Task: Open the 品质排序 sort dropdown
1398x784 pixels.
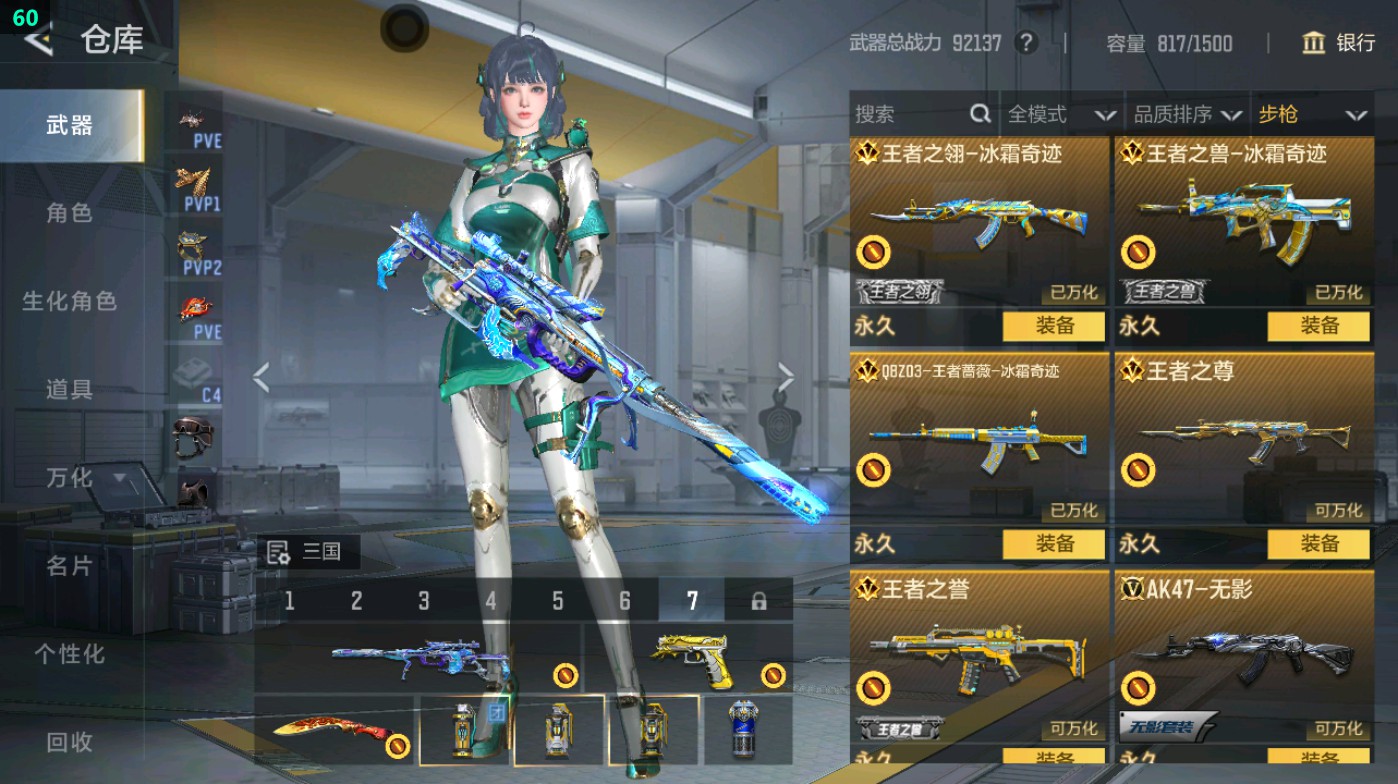Action: (x=1187, y=115)
